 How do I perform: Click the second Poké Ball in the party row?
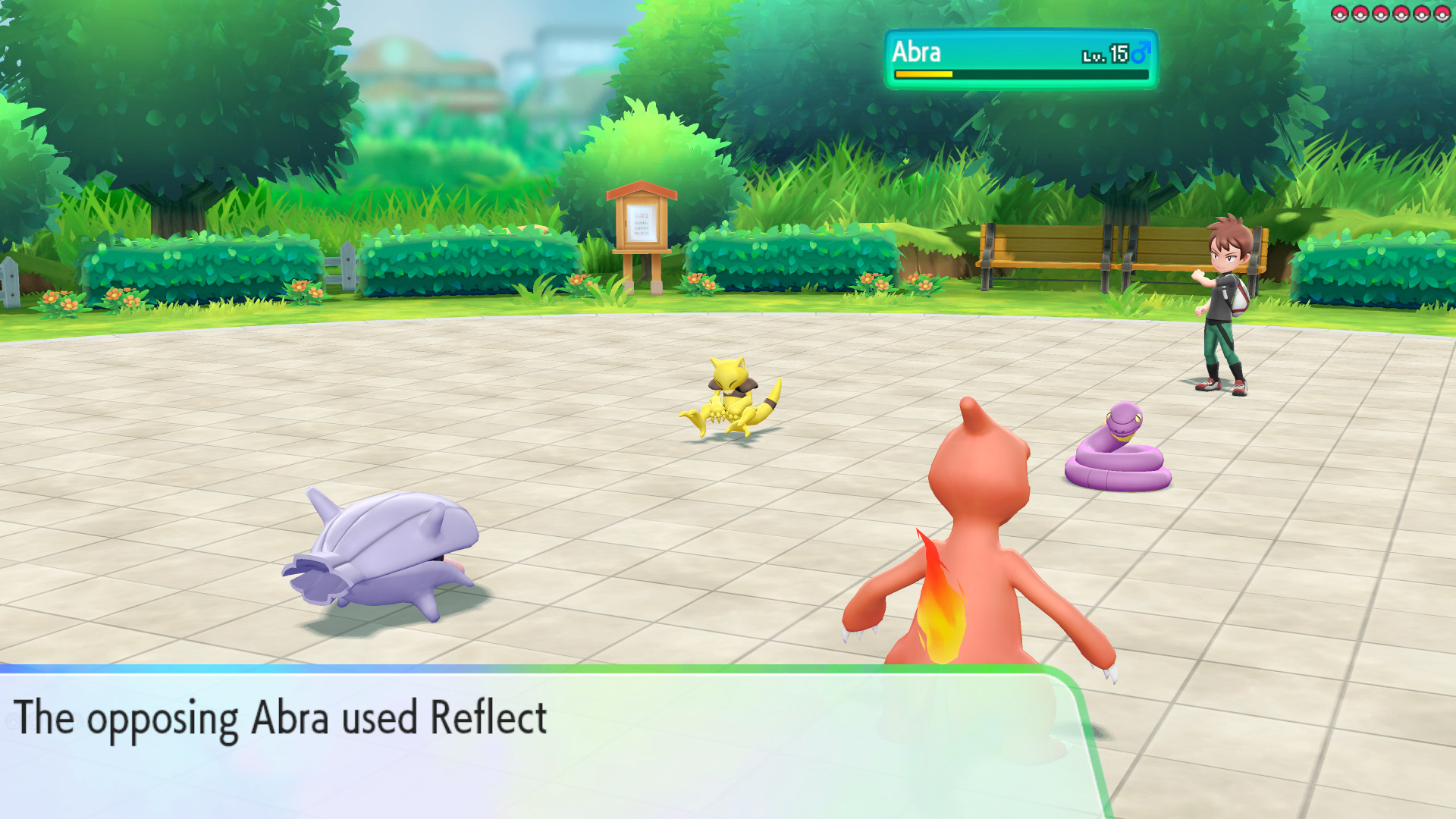click(1360, 13)
